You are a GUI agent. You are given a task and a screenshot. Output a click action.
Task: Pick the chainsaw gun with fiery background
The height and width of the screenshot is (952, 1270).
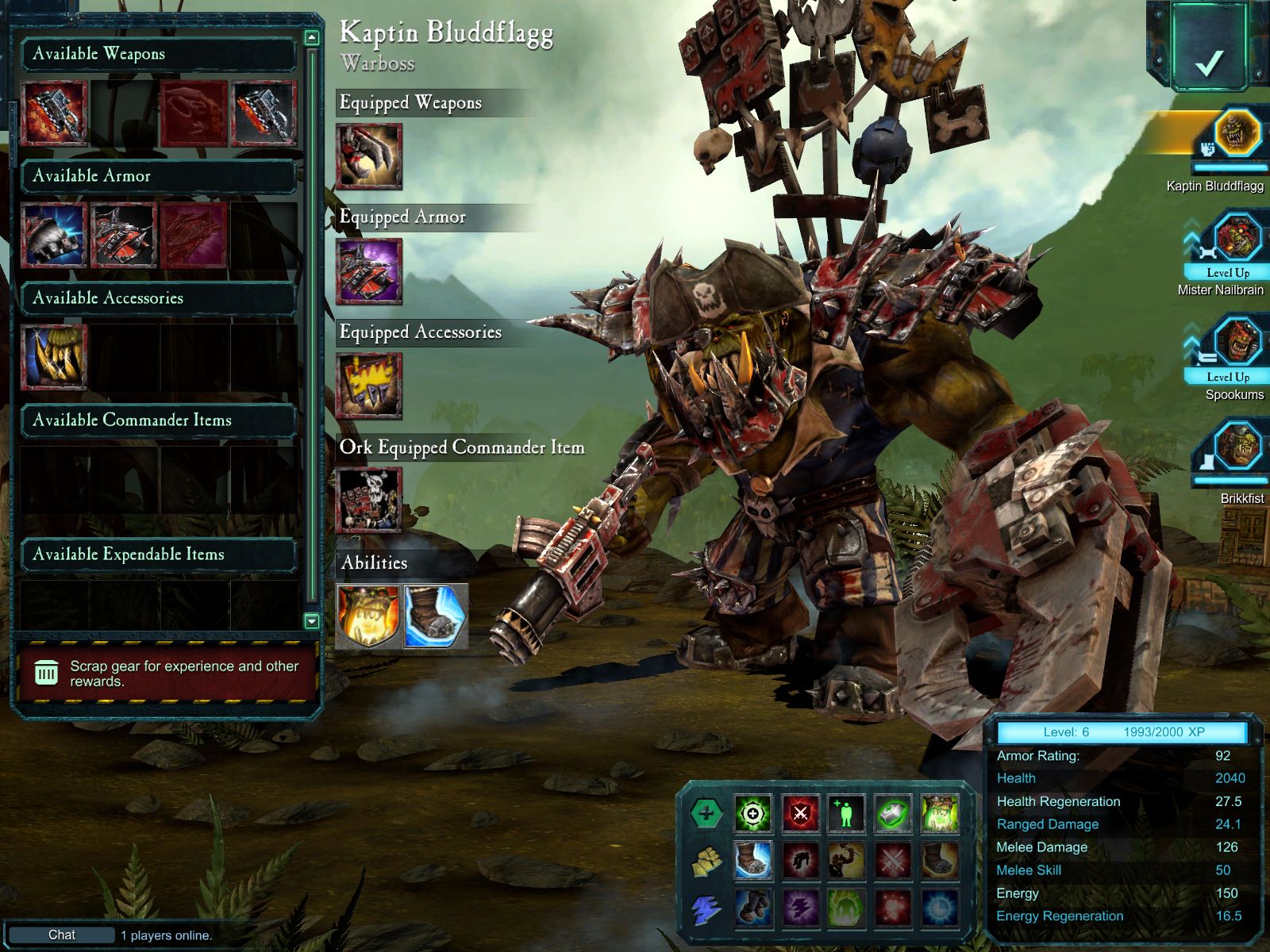point(54,113)
